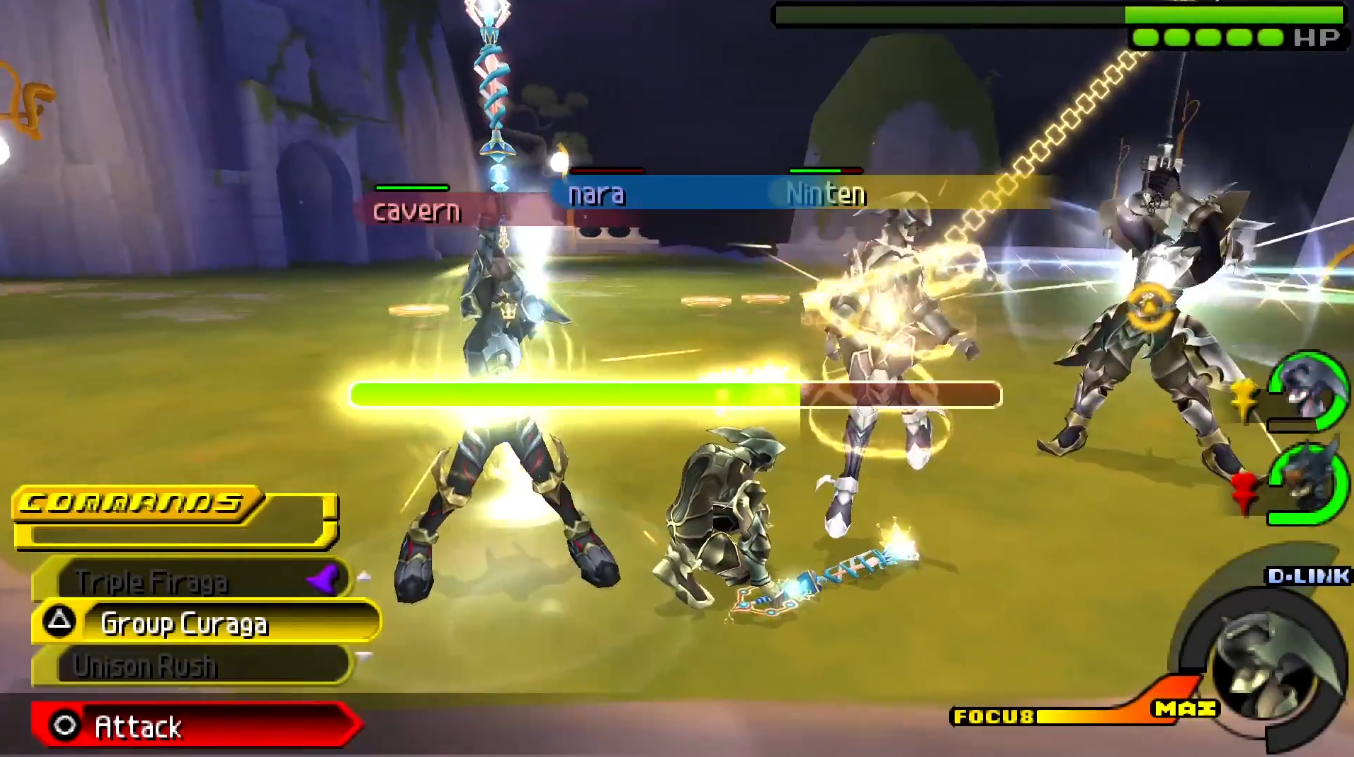The image size is (1354, 757).
Task: Select the upper ally portrait with yellow marker
Action: pyautogui.click(x=1305, y=390)
